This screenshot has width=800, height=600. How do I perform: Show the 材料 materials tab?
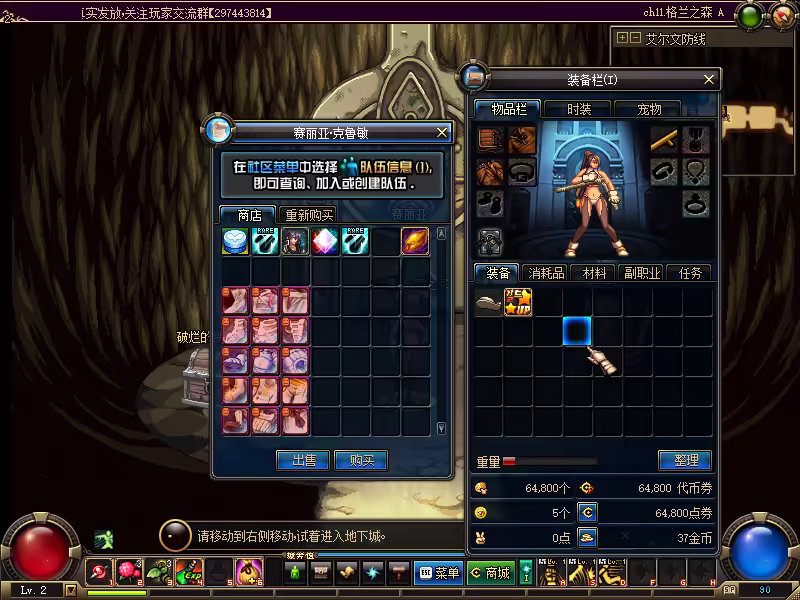pos(595,272)
